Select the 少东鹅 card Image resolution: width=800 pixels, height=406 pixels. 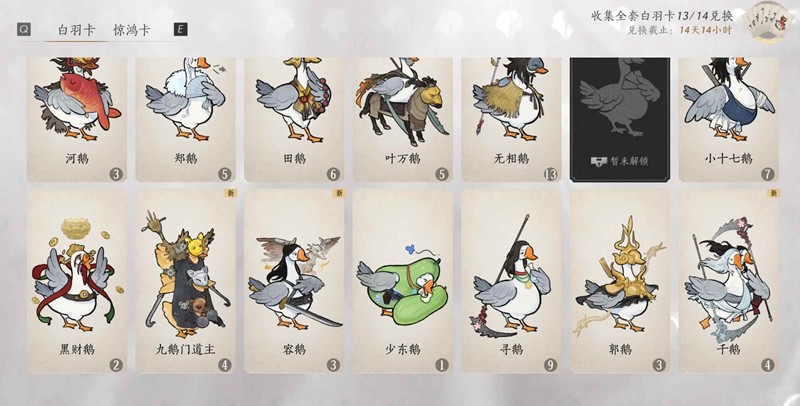point(402,280)
